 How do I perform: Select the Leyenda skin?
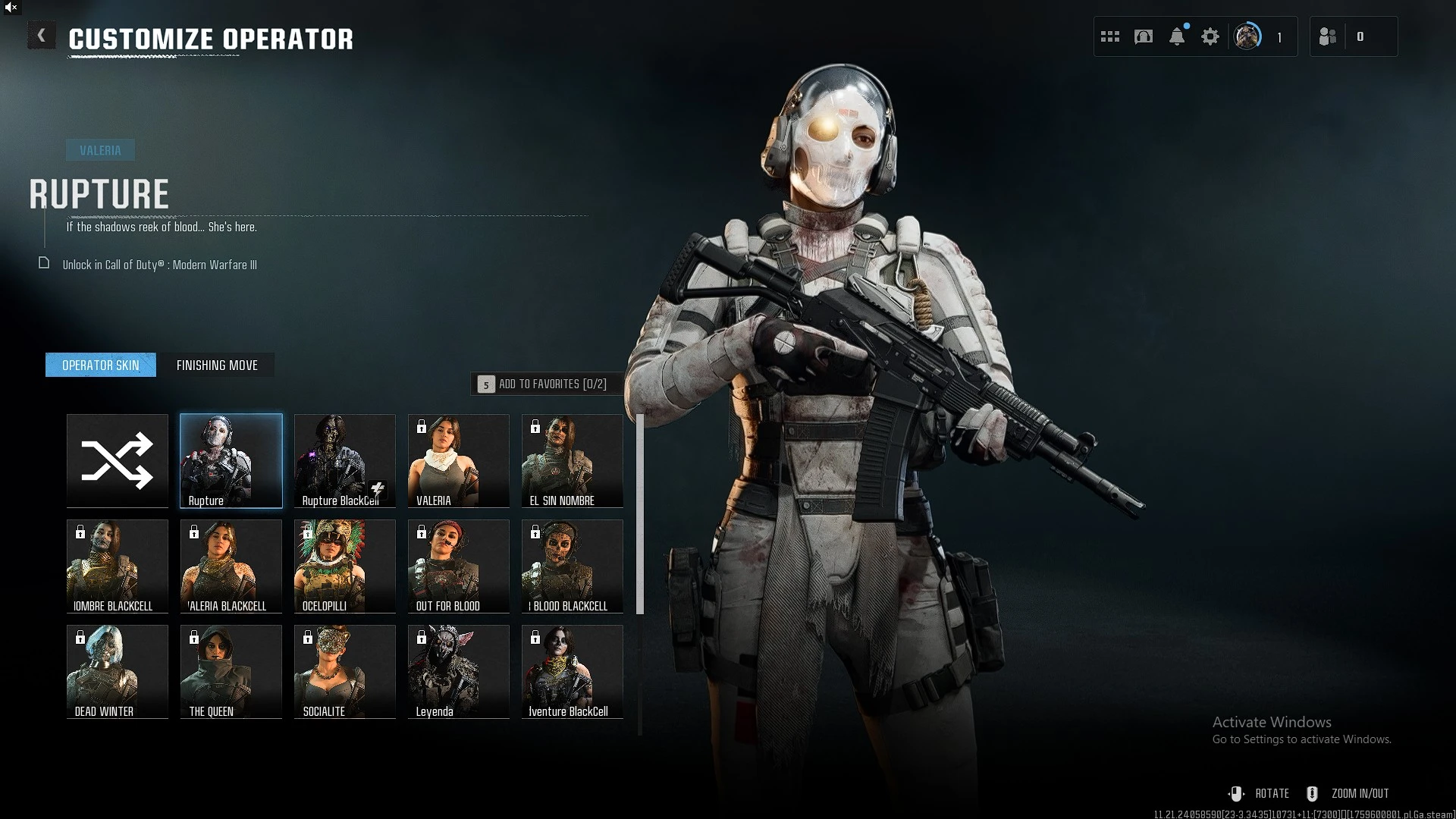click(459, 671)
